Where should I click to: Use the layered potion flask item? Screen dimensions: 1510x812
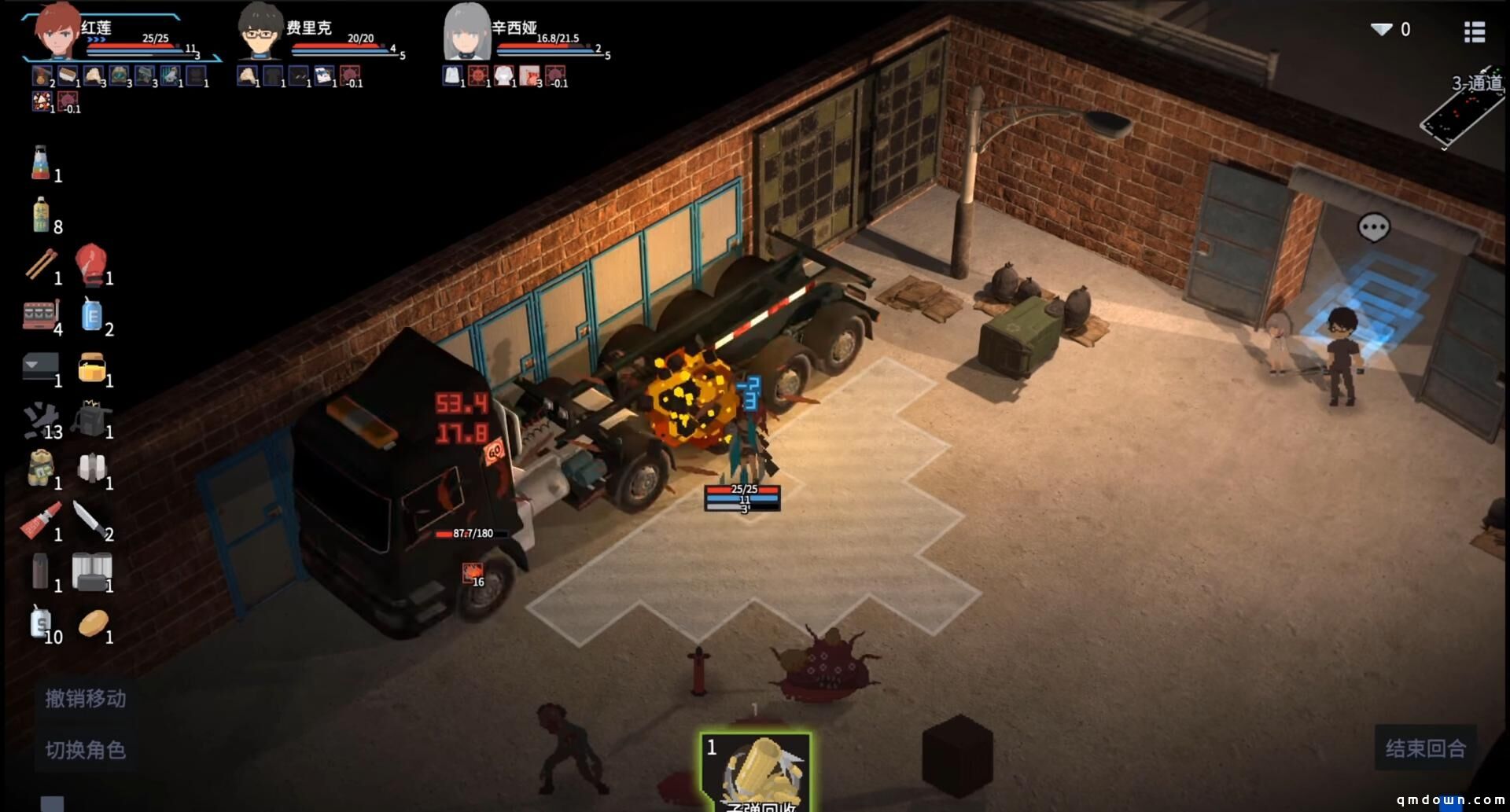(41, 164)
